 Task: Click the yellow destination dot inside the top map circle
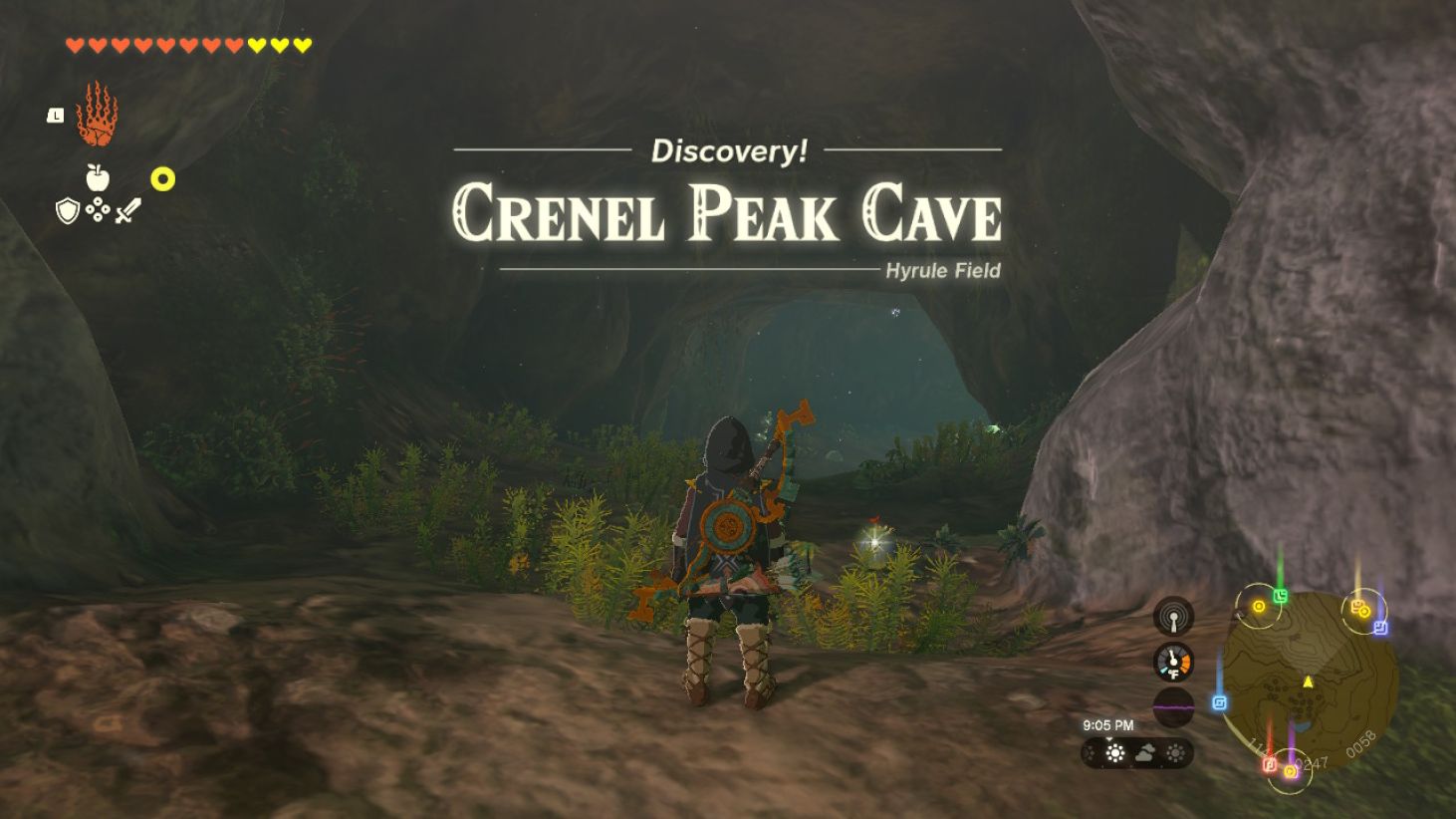(x=1259, y=606)
